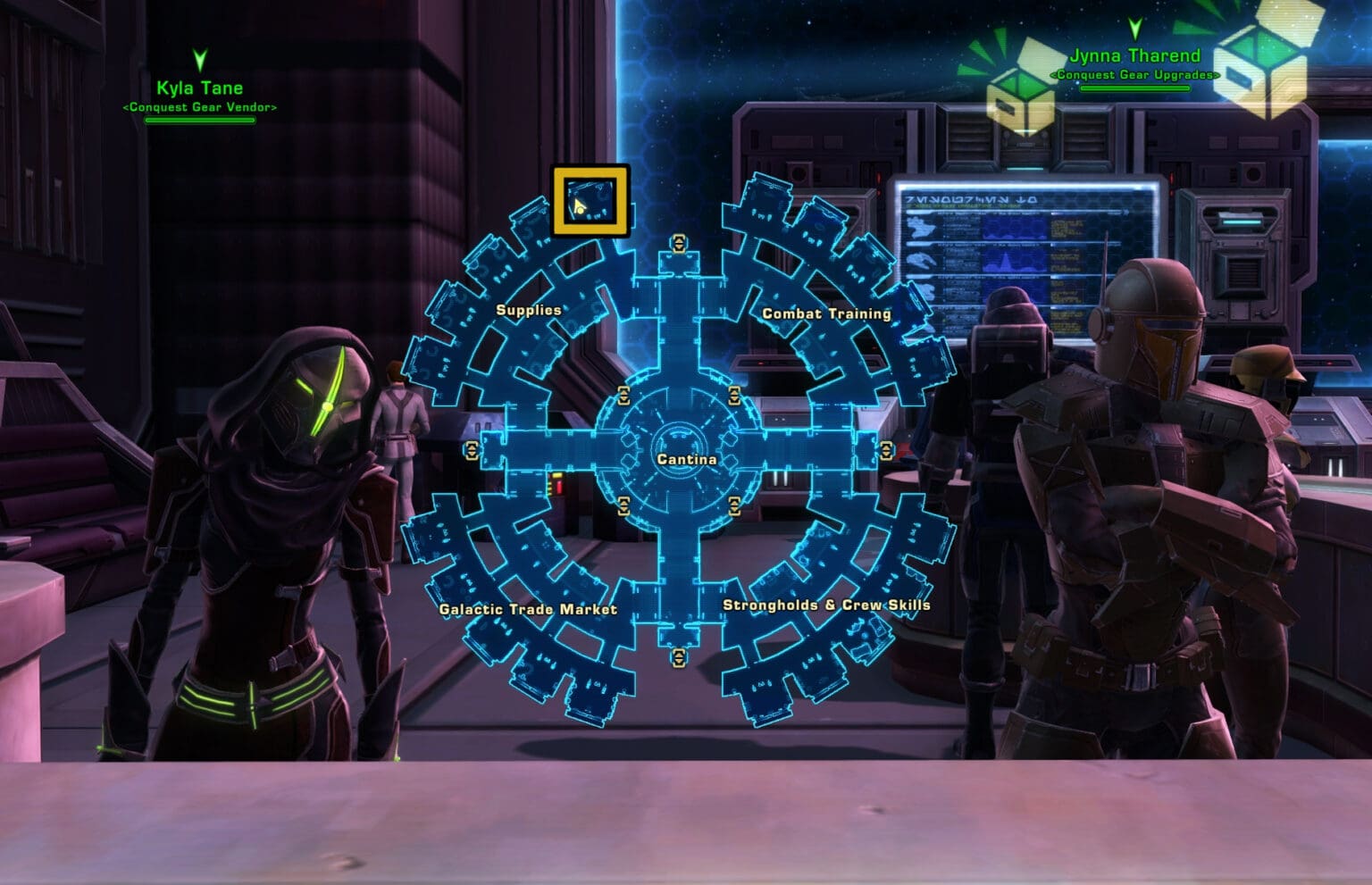Viewport: 1372px width, 885px height.
Task: Click the green arrow marker above Jynna Tharend
Action: tap(1135, 29)
